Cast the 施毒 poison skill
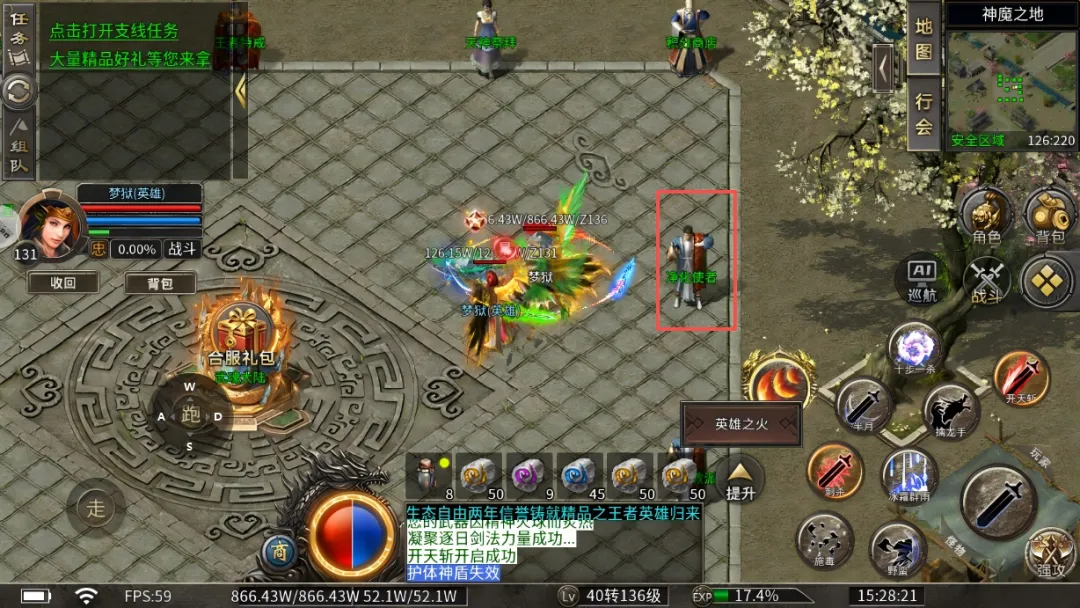The image size is (1080, 608). point(824,541)
